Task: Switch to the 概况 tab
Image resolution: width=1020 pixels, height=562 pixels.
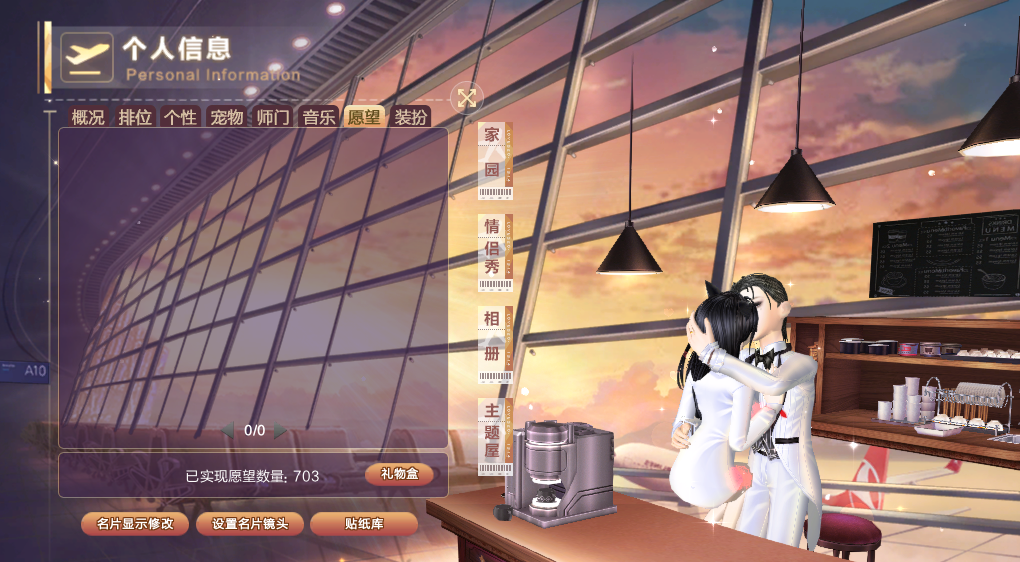Action: pyautogui.click(x=88, y=117)
